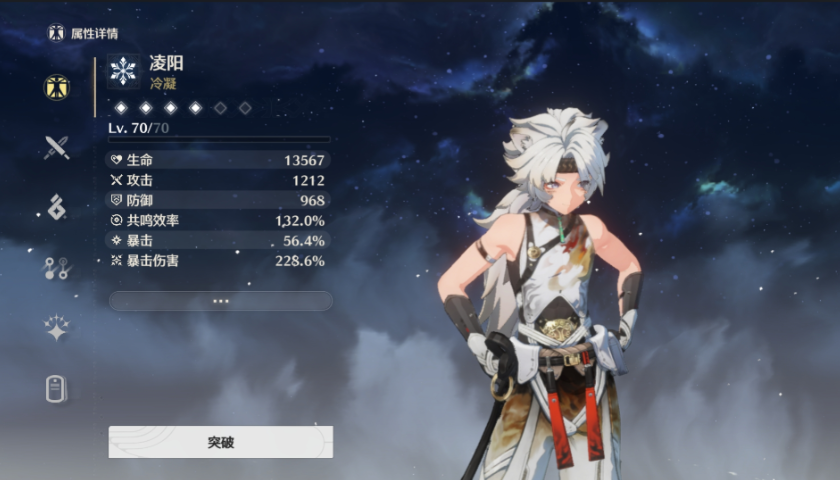Switch to the crossed-swords weapon tab
The height and width of the screenshot is (480, 840).
pos(56,148)
